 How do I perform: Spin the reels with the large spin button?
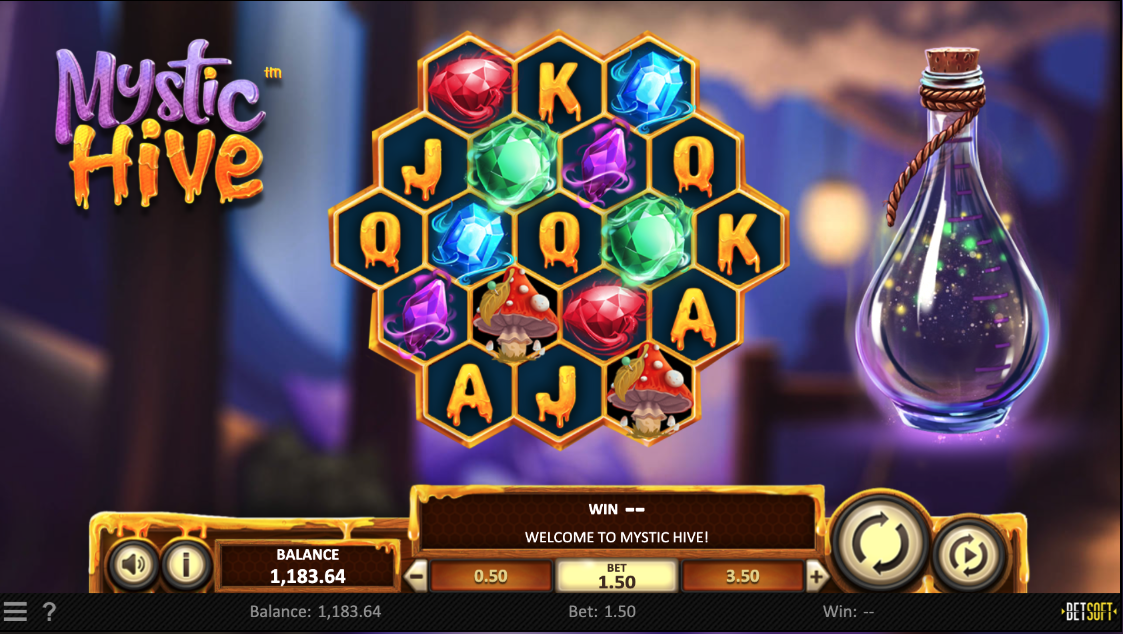[x=880, y=541]
